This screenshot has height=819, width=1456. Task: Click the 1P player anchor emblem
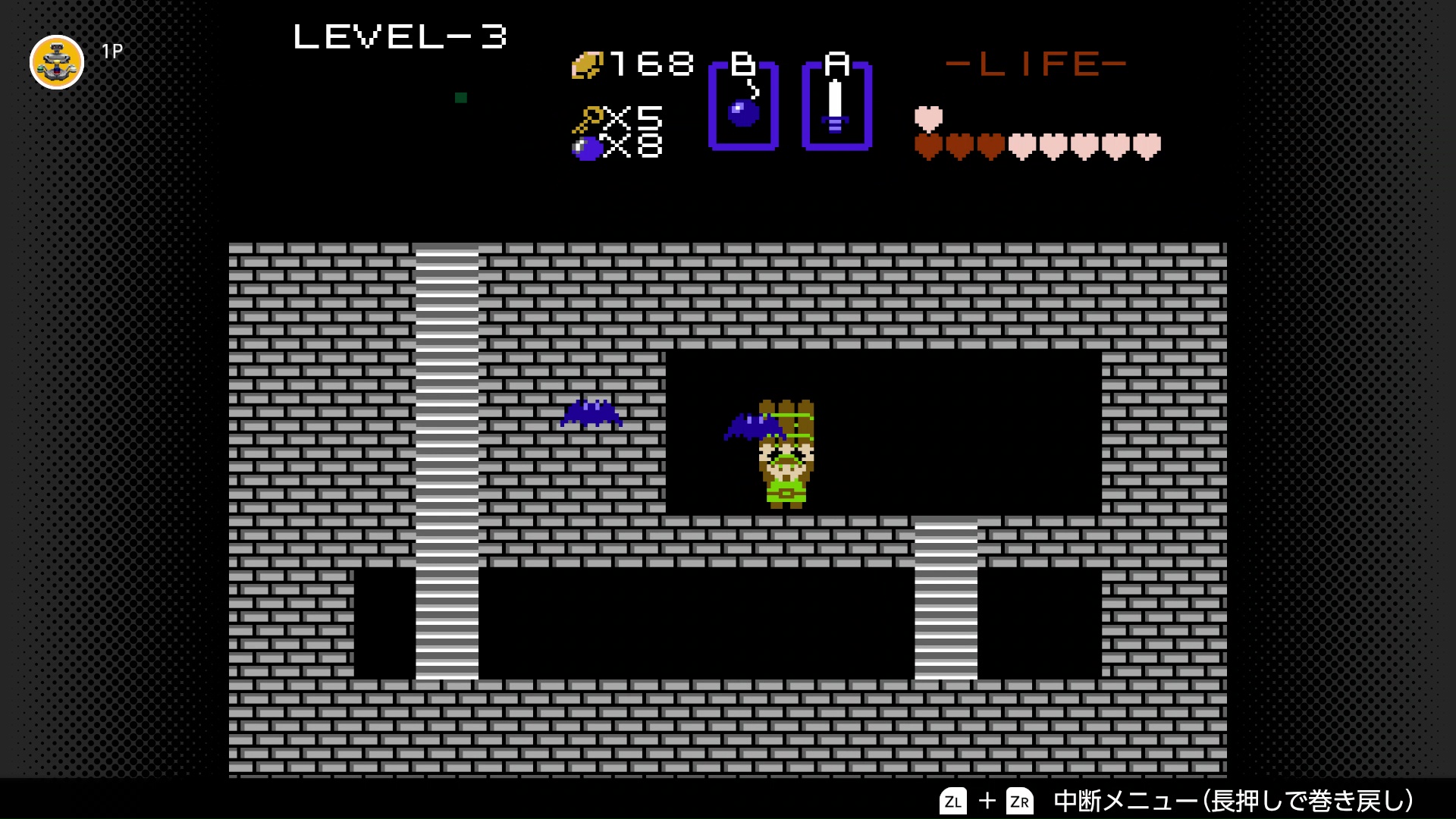(x=56, y=62)
